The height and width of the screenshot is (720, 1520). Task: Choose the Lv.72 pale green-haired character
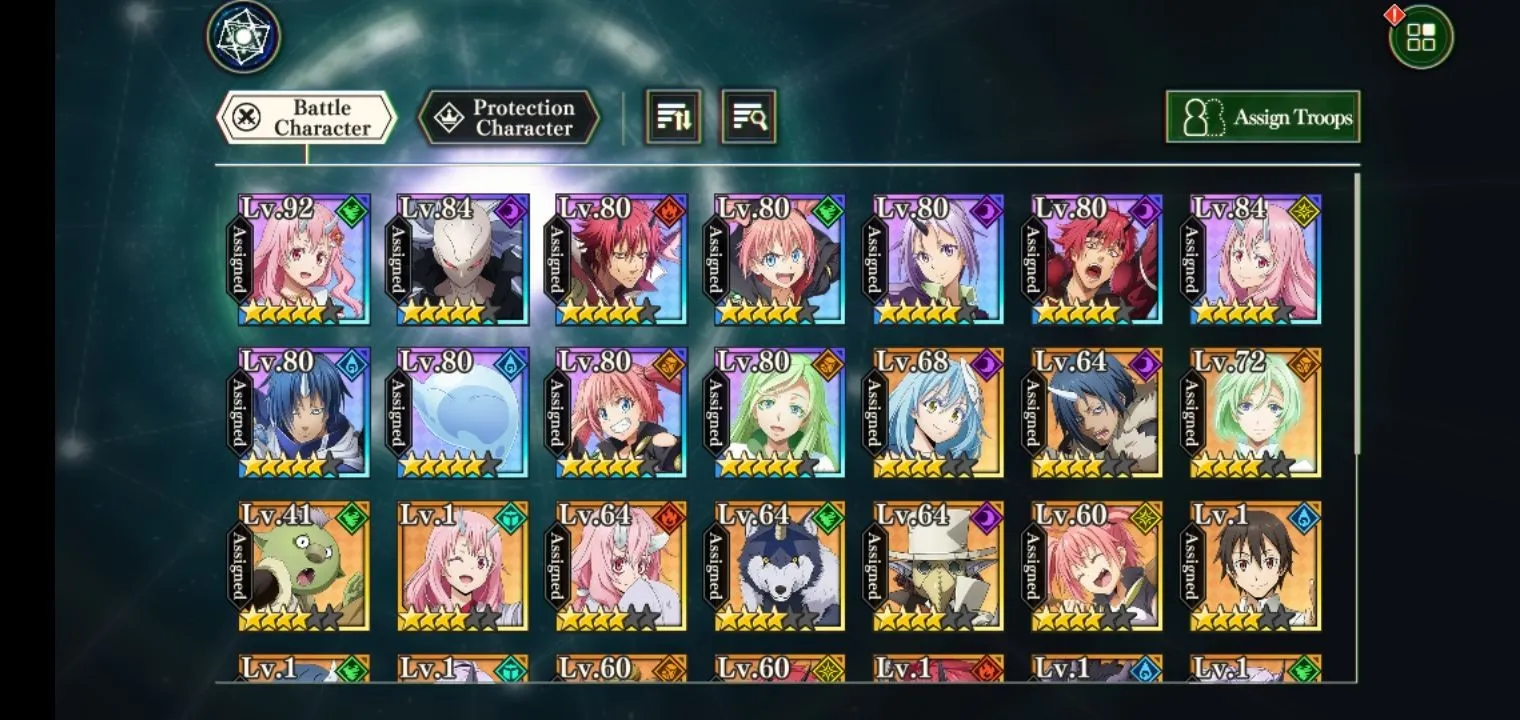[x=1256, y=413]
